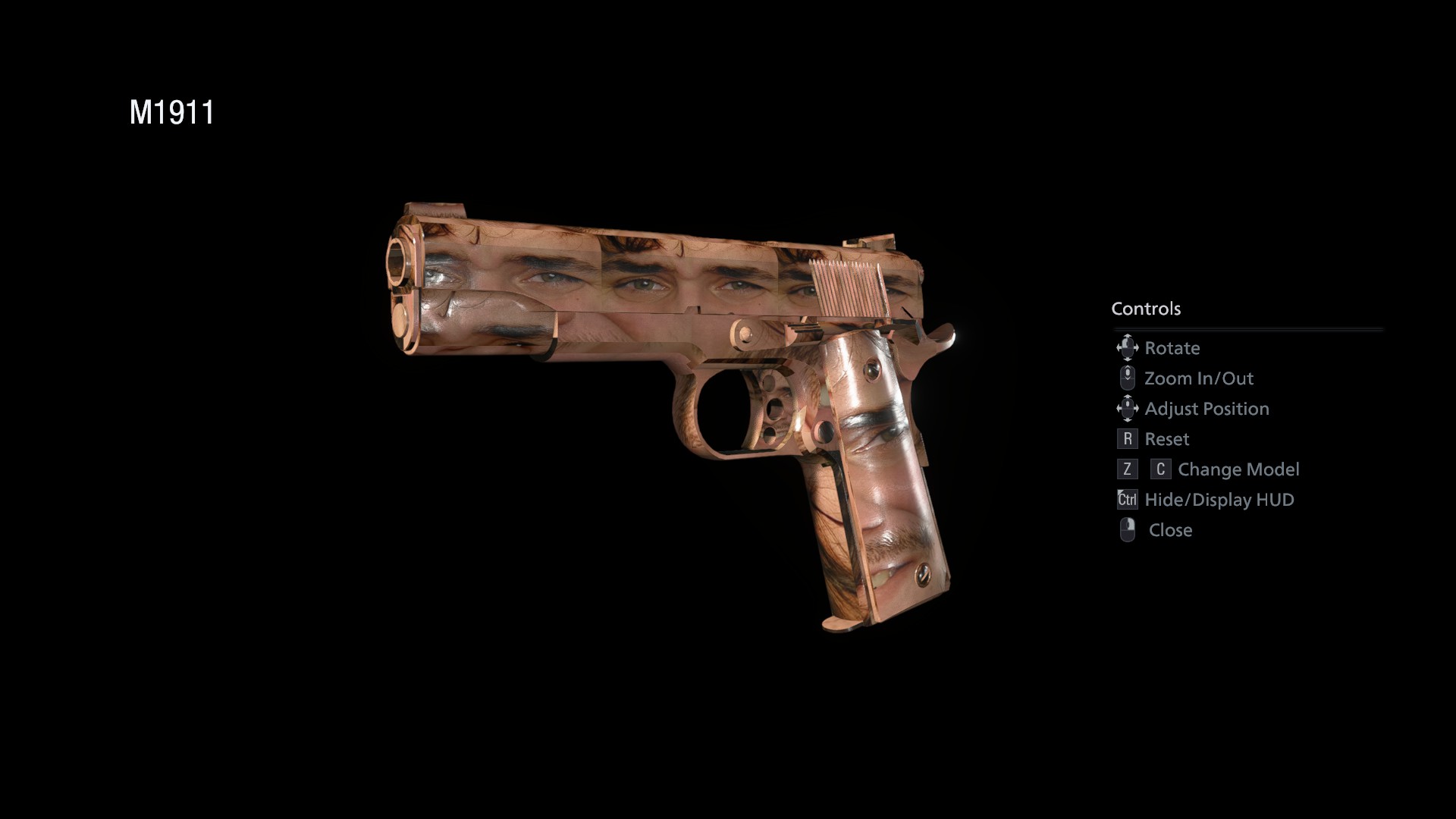Click the Z key icon
Image resolution: width=1456 pixels, height=819 pixels.
1126,469
